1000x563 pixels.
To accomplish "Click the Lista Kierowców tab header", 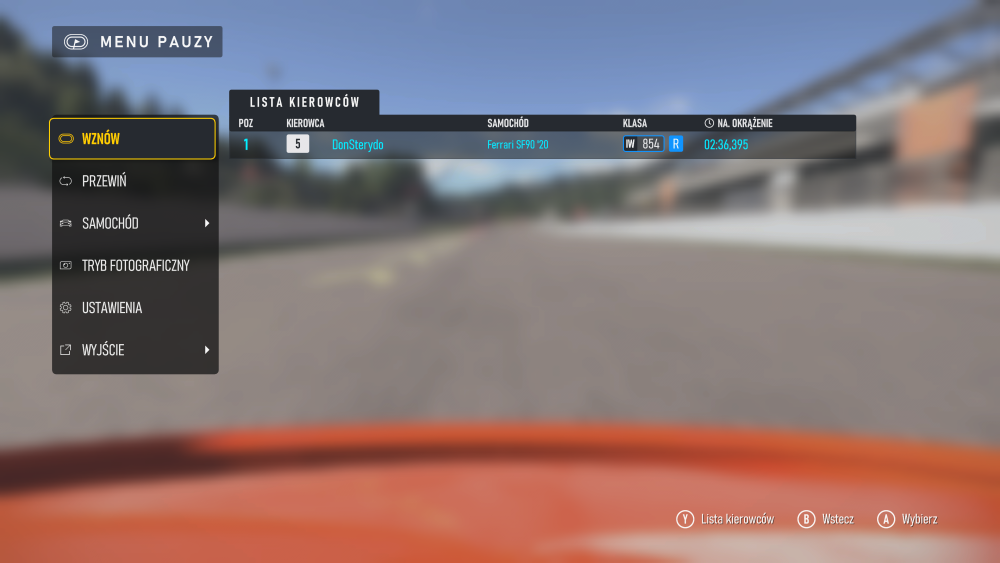I will (x=304, y=102).
